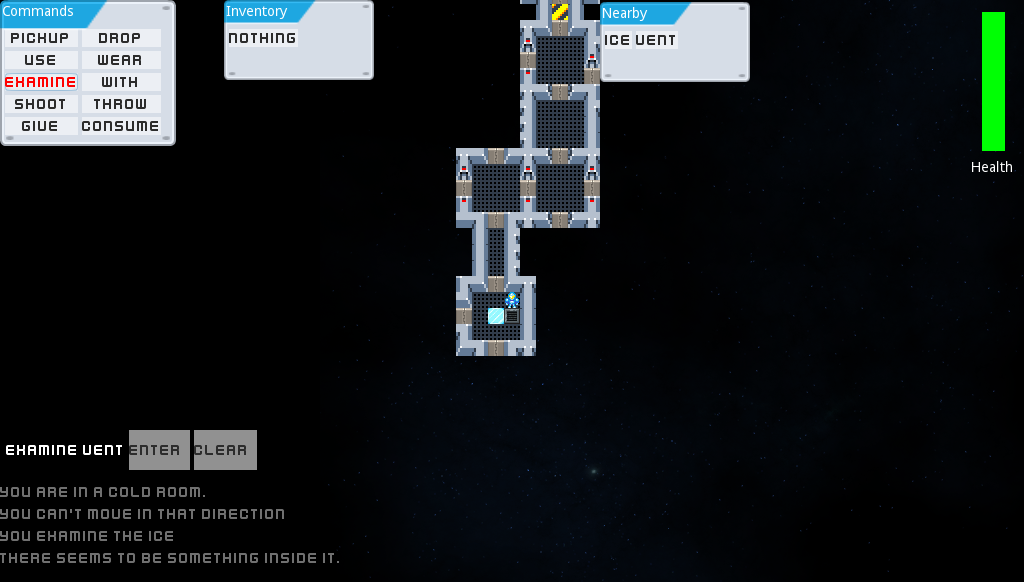Activate the Use command
This screenshot has width=1024, height=582.
pos(40,60)
